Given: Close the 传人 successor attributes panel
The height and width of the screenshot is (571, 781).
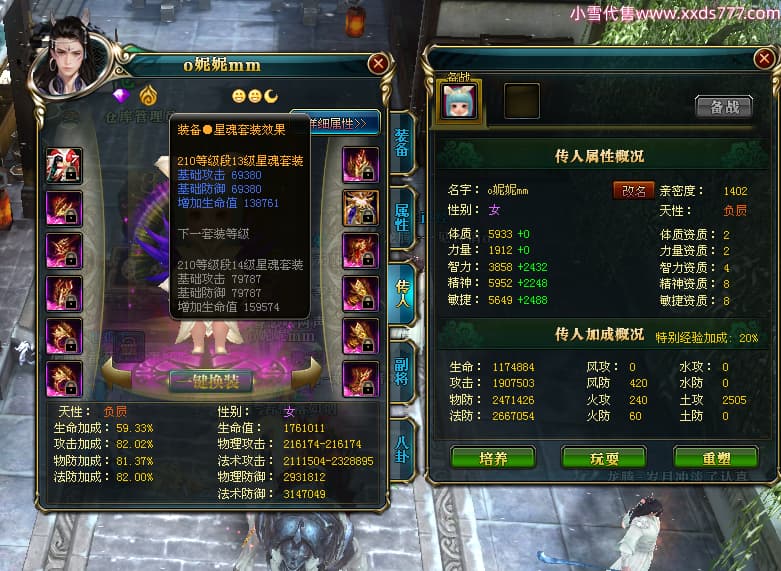Looking at the screenshot, I should point(761,61).
